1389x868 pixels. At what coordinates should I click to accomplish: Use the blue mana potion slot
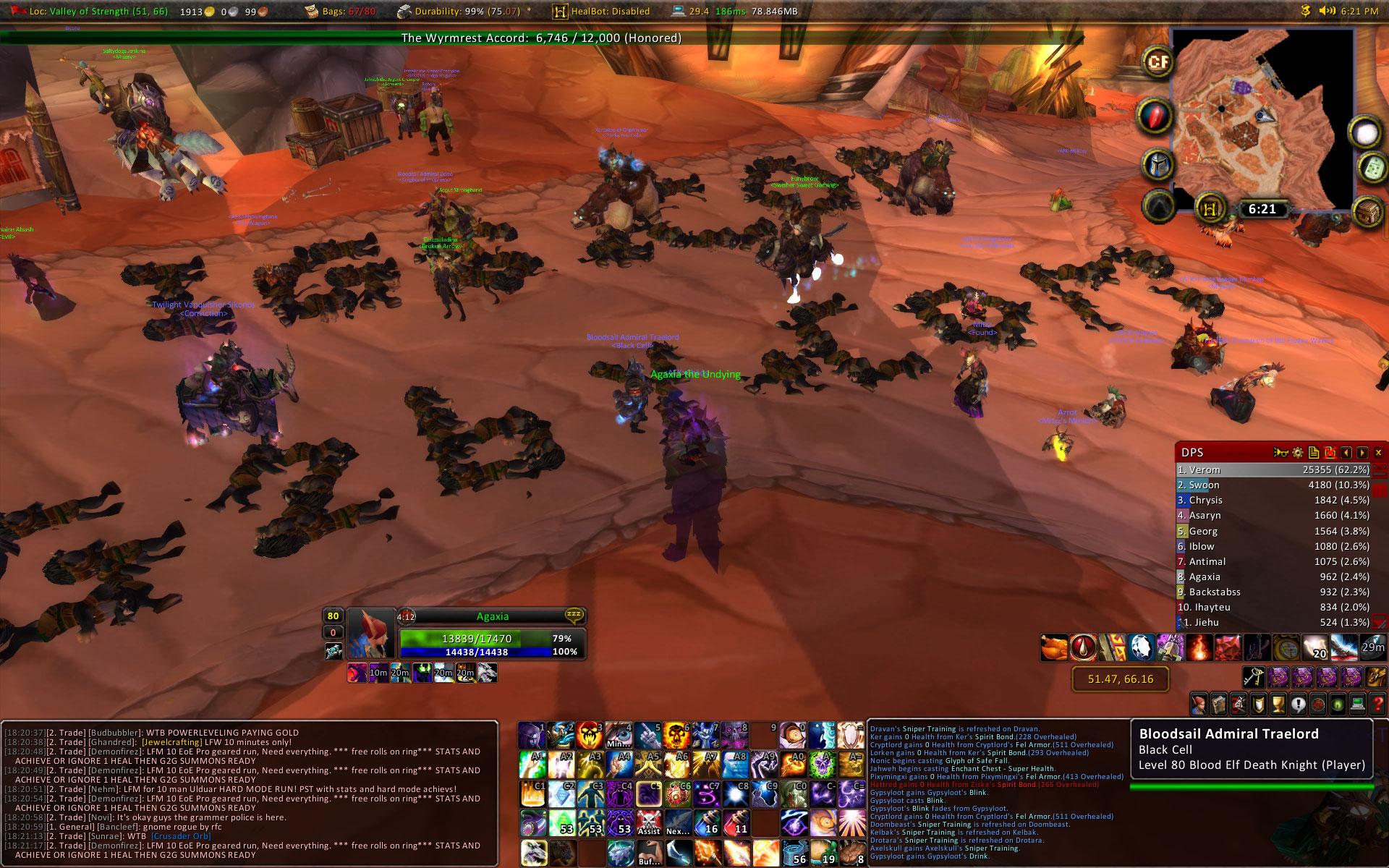coord(706,824)
